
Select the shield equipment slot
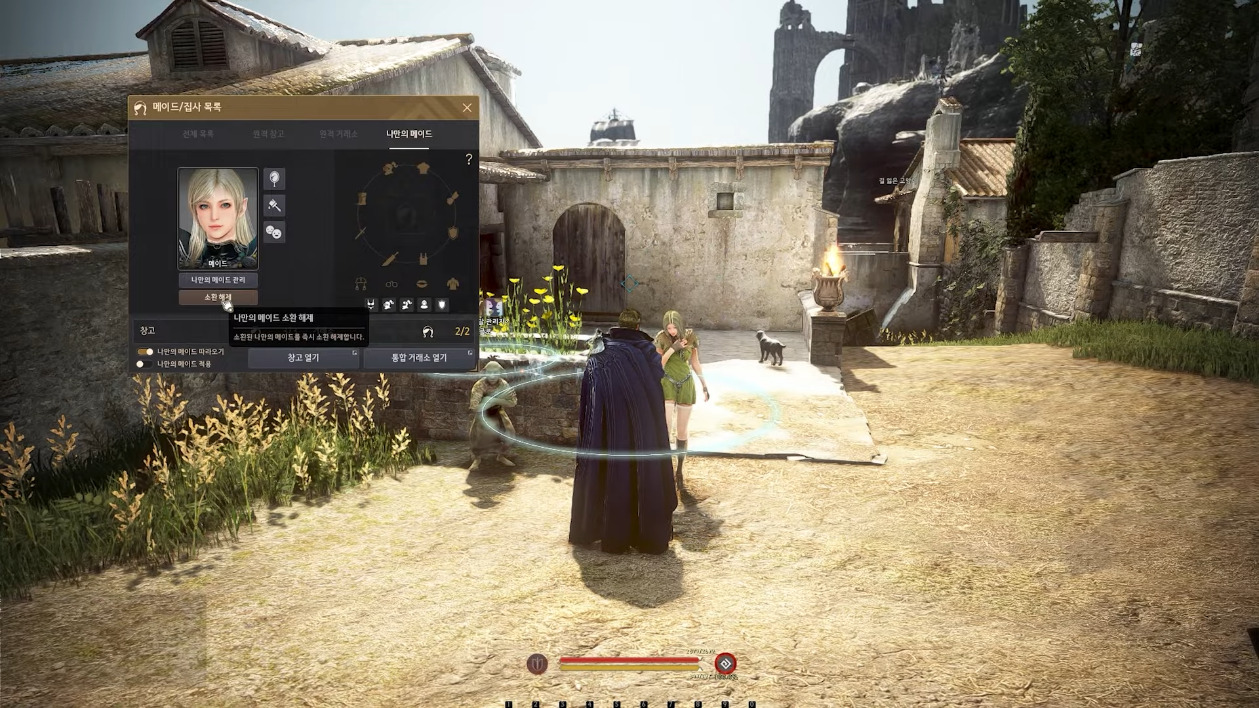[x=453, y=232]
